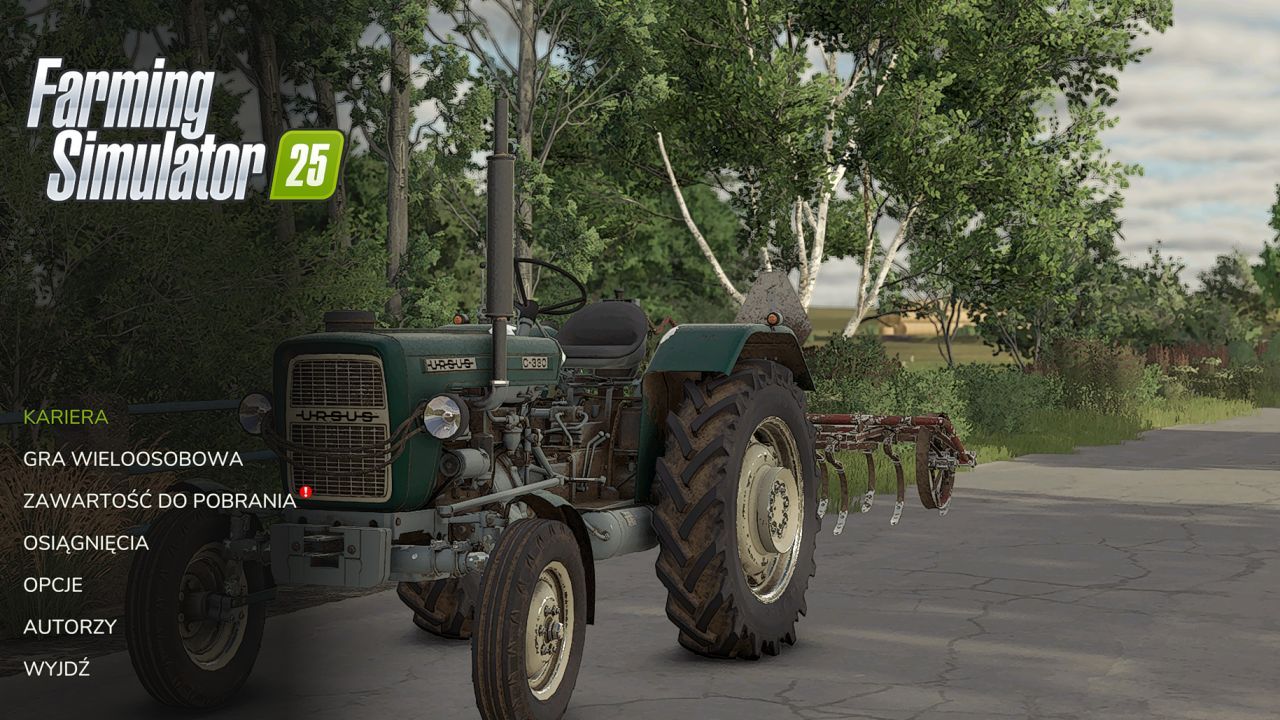The width and height of the screenshot is (1280, 720).
Task: Click the credits entry AUTORZY
Action: pyautogui.click(x=68, y=628)
